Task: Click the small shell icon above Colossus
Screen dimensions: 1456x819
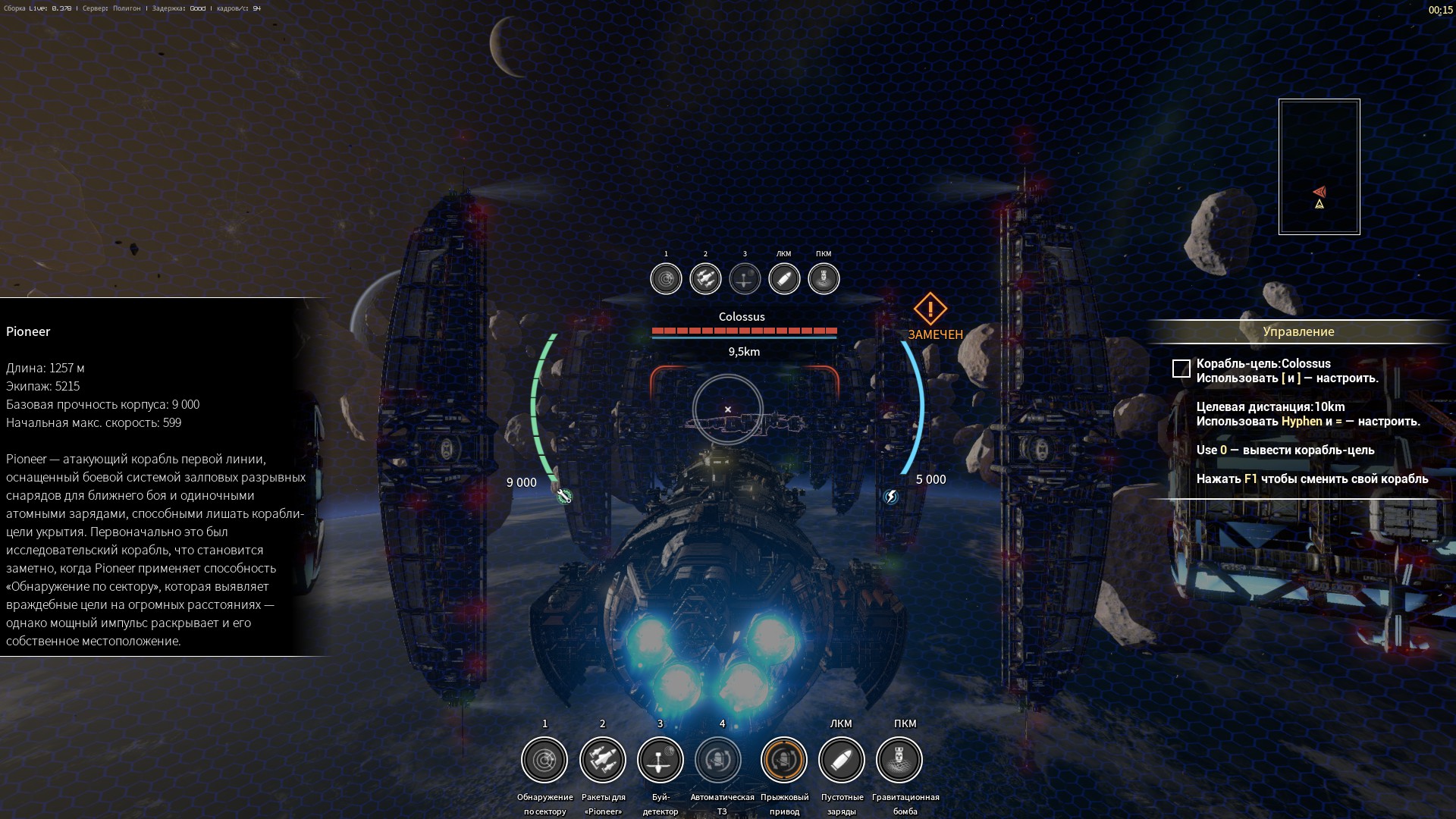Action: [x=784, y=279]
